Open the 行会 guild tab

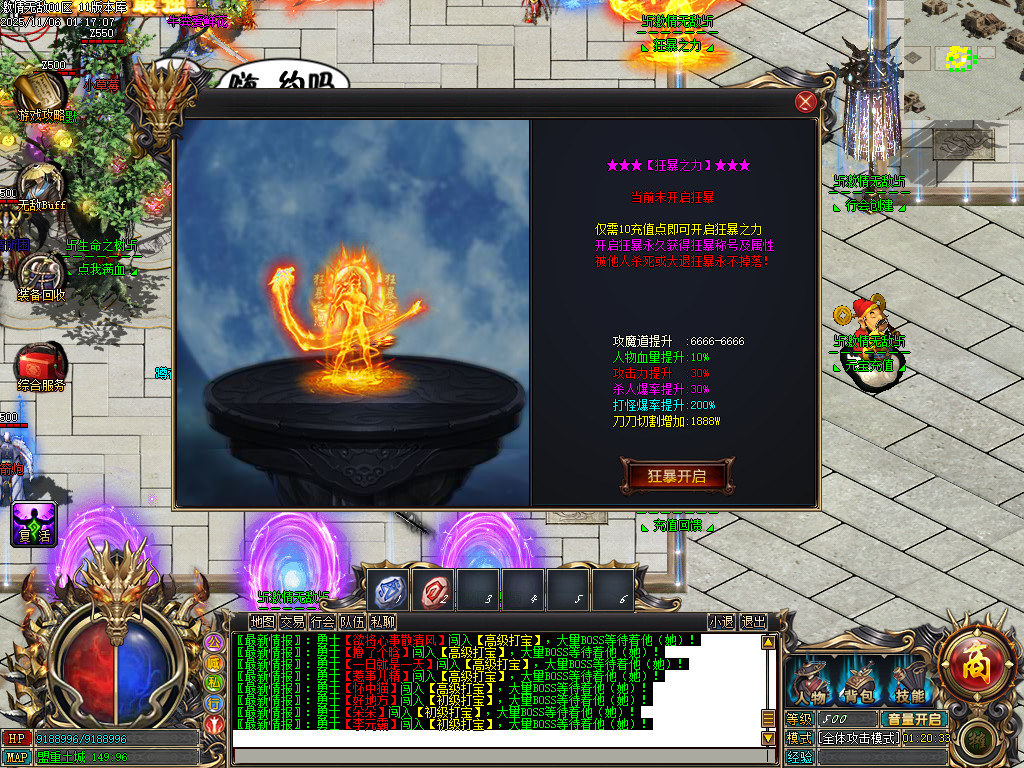322,621
